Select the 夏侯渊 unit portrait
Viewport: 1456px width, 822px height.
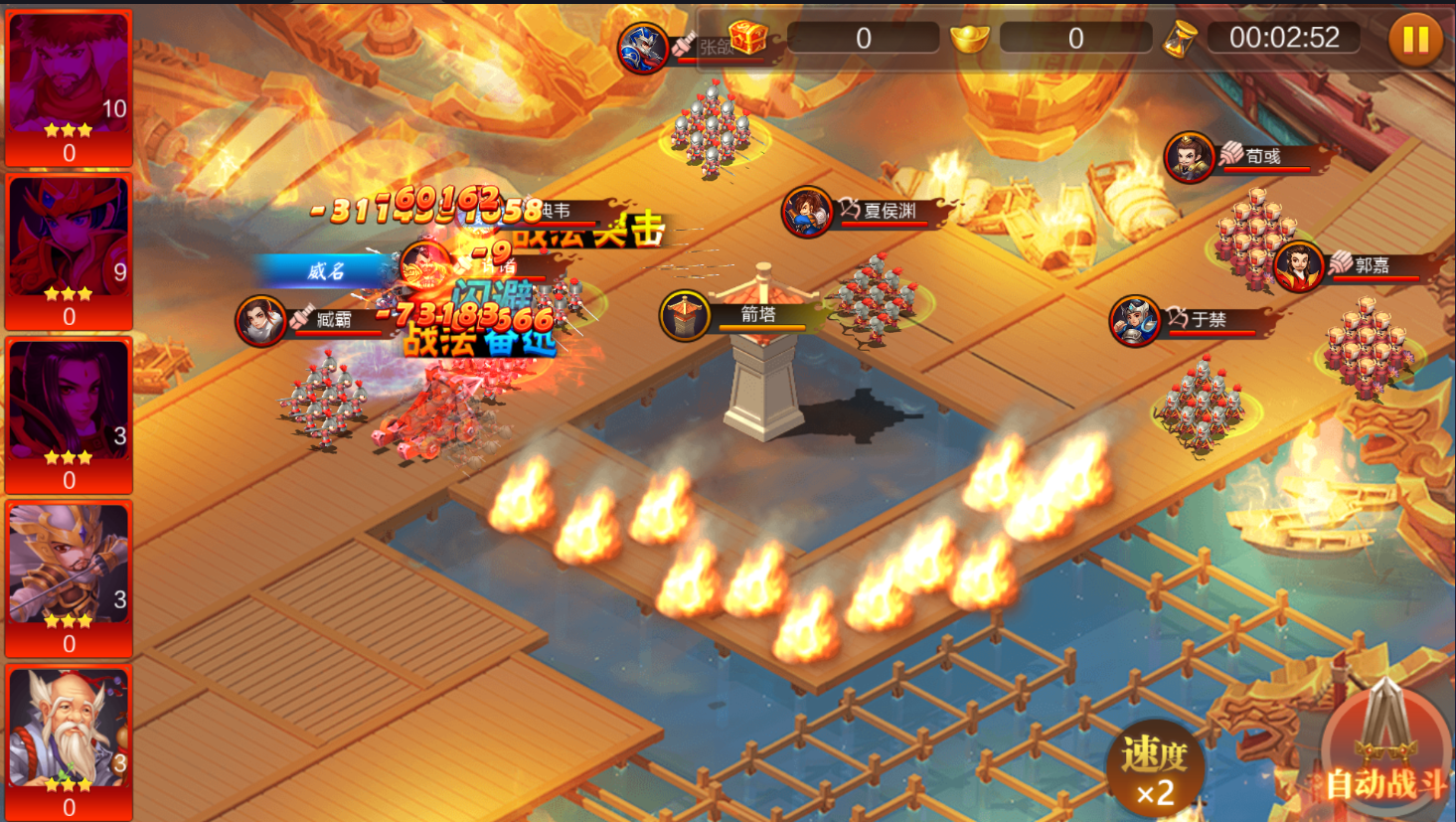806,212
